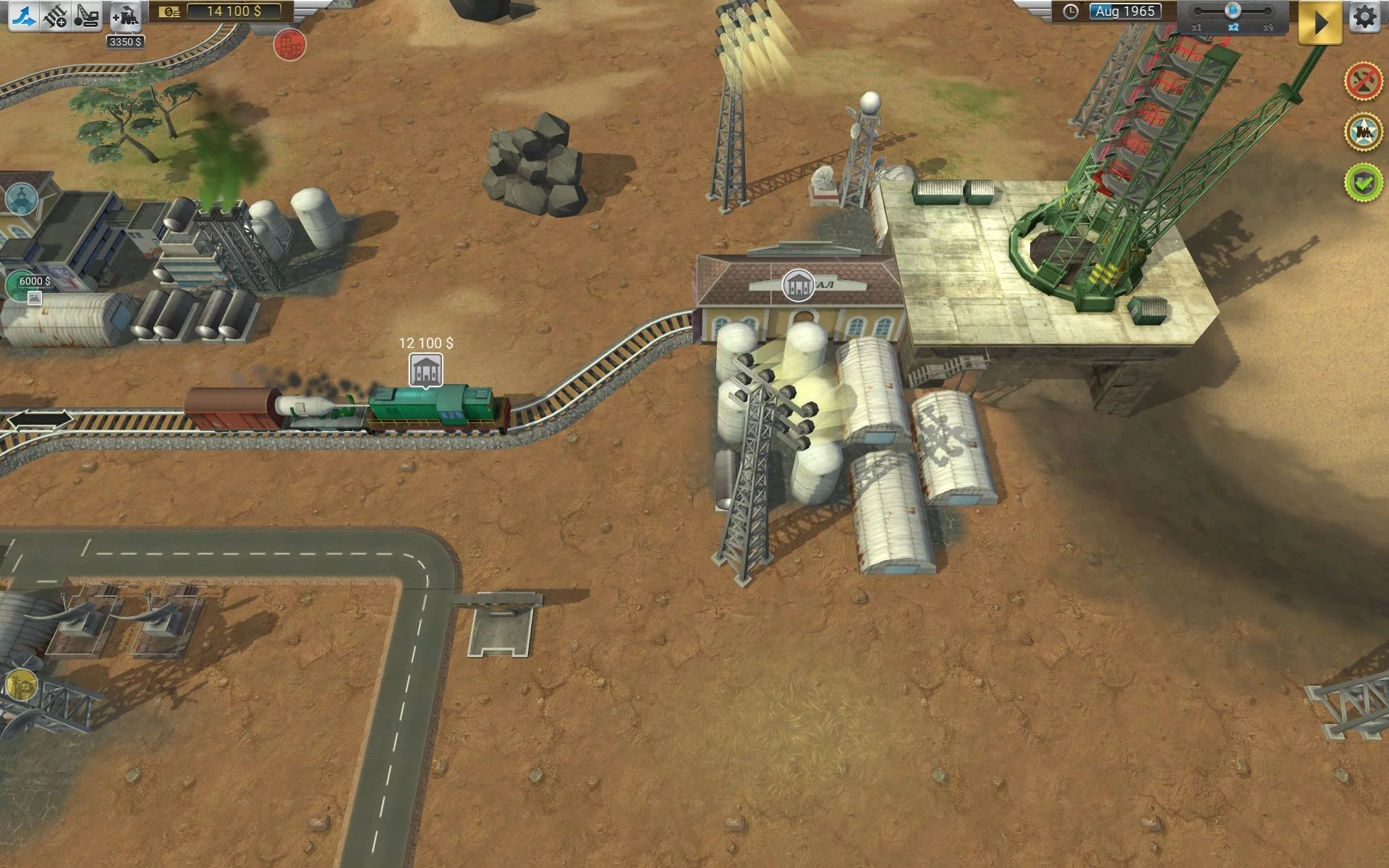
Task: Activate the wrecking crane demolish tool
Action: [87, 15]
